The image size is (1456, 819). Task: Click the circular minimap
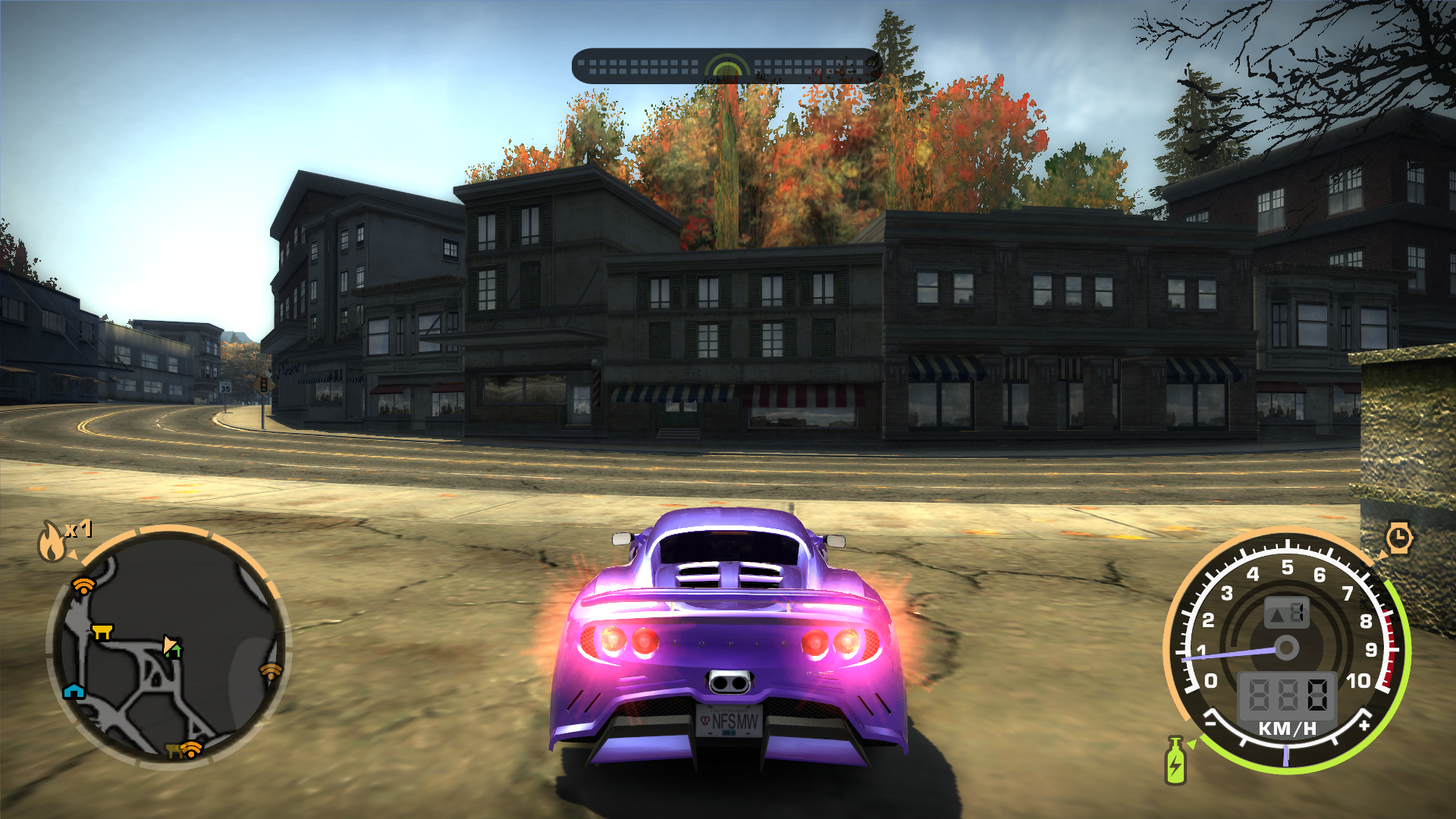168,647
